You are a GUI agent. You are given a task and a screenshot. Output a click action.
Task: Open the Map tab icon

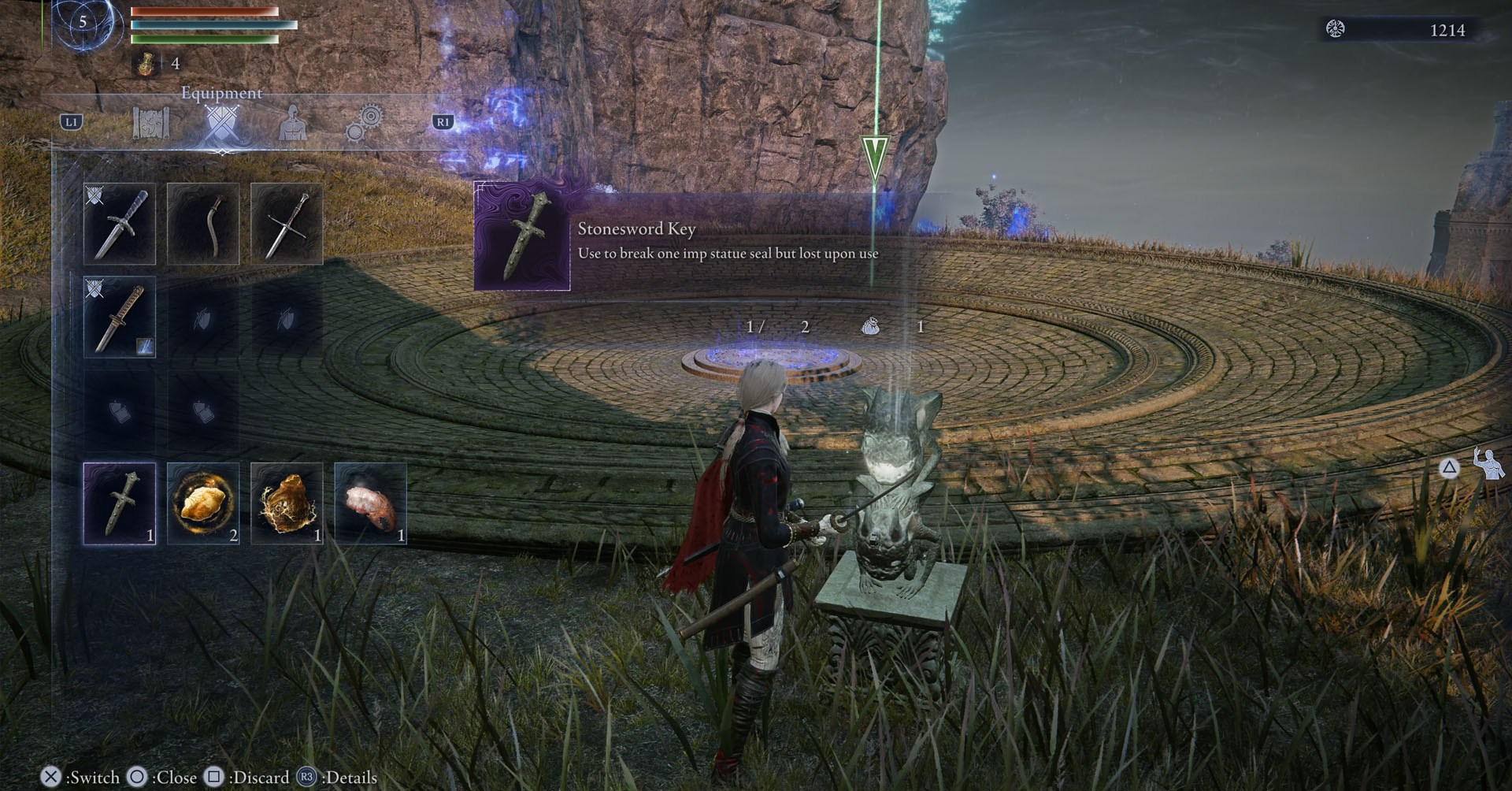point(151,122)
